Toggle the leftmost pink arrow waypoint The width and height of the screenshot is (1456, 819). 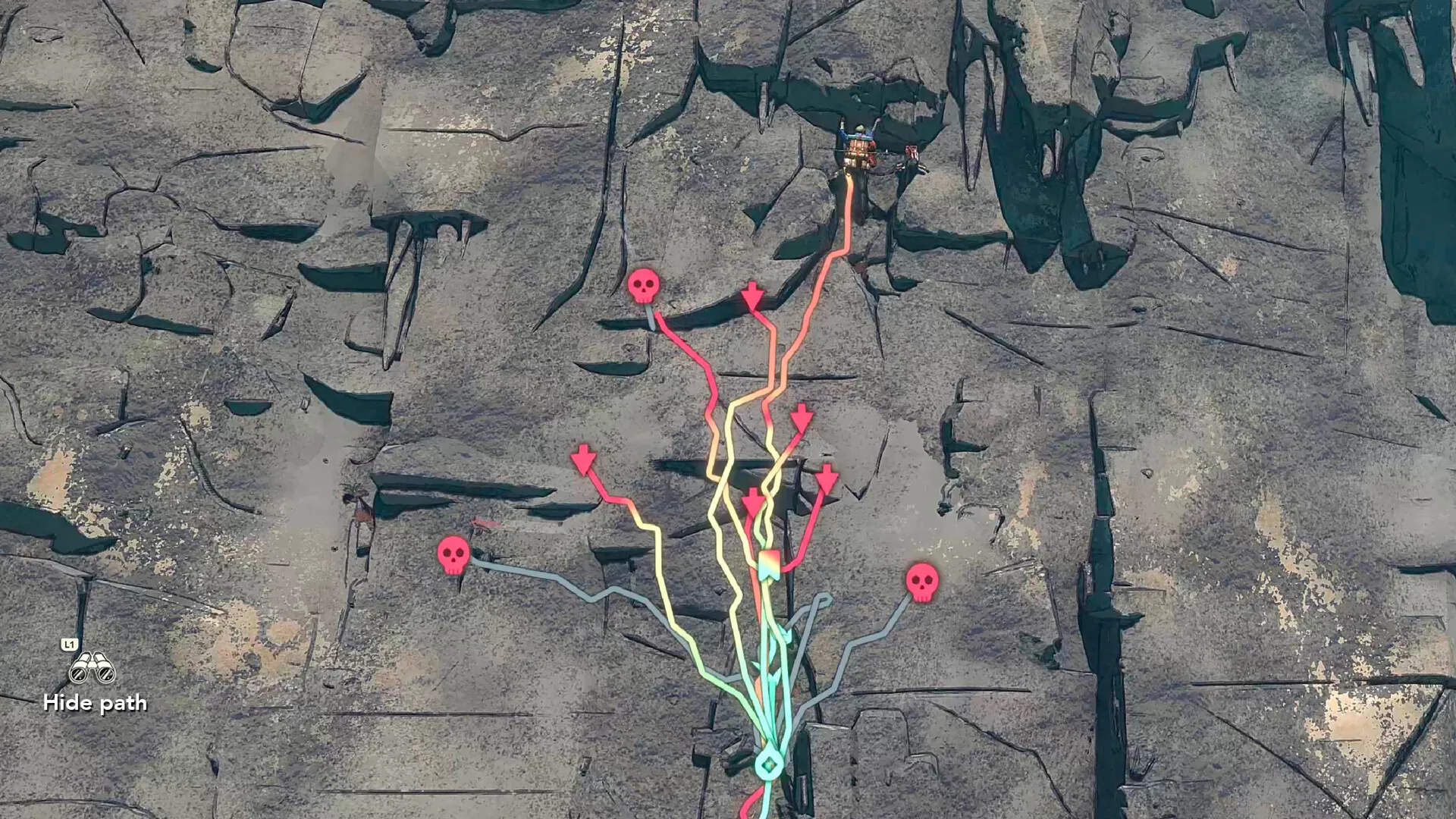[582, 459]
